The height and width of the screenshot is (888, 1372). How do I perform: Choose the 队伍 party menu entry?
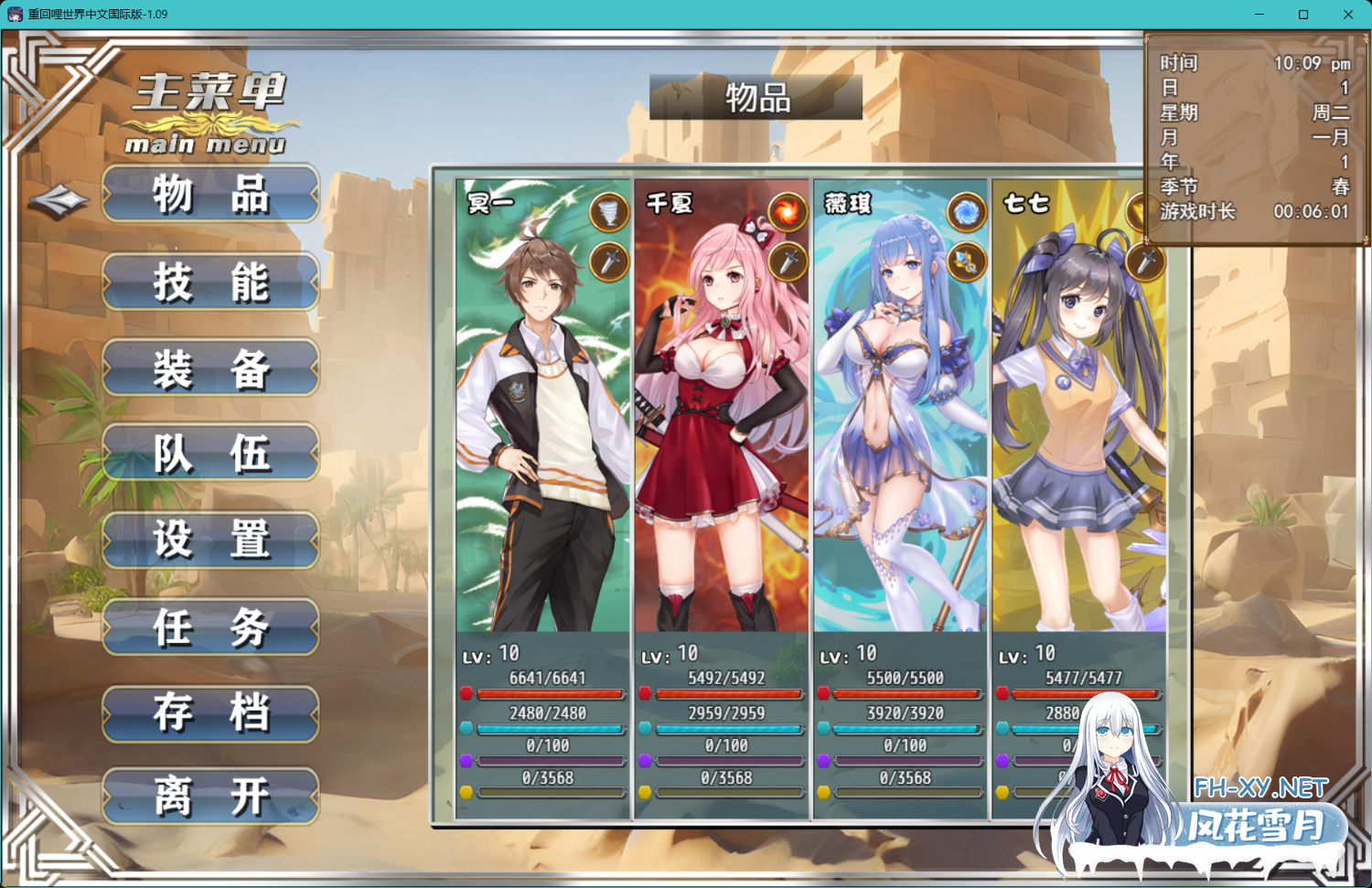click(x=210, y=453)
